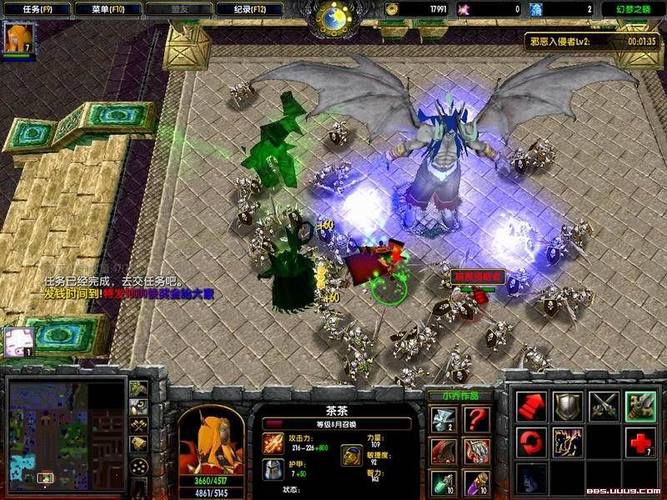The width and height of the screenshot is (667, 500).
Task: Select the green potion in the inventory
Action: point(444,483)
